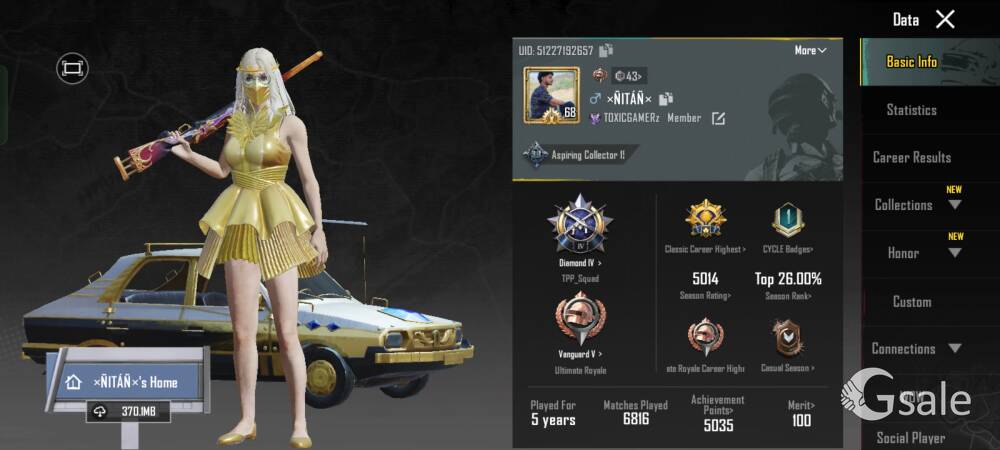Open the Diamond IV tier details

(x=580, y=227)
